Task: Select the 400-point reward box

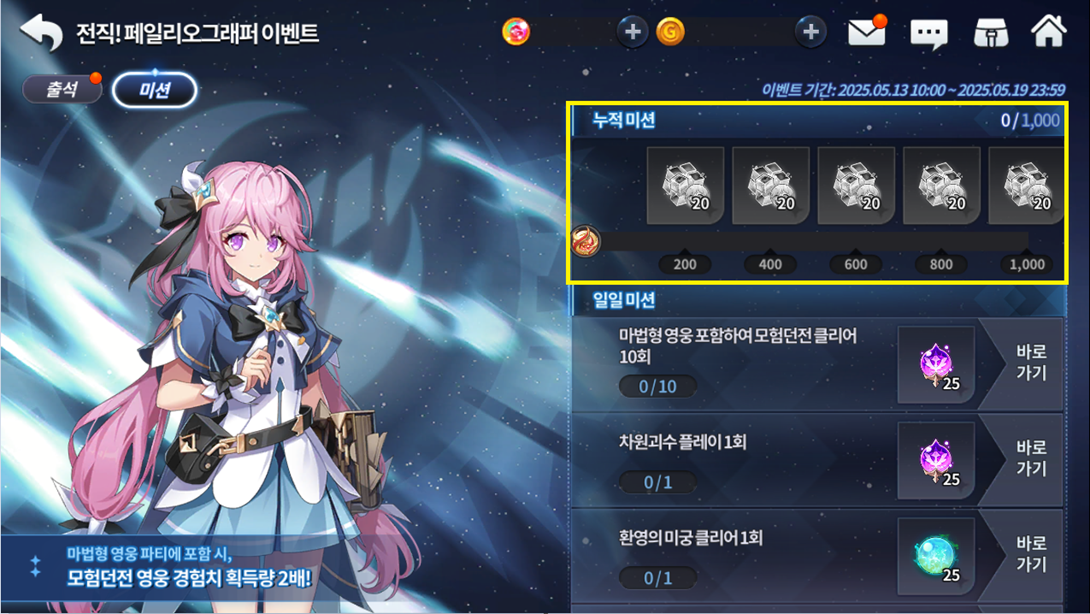Action: click(771, 186)
